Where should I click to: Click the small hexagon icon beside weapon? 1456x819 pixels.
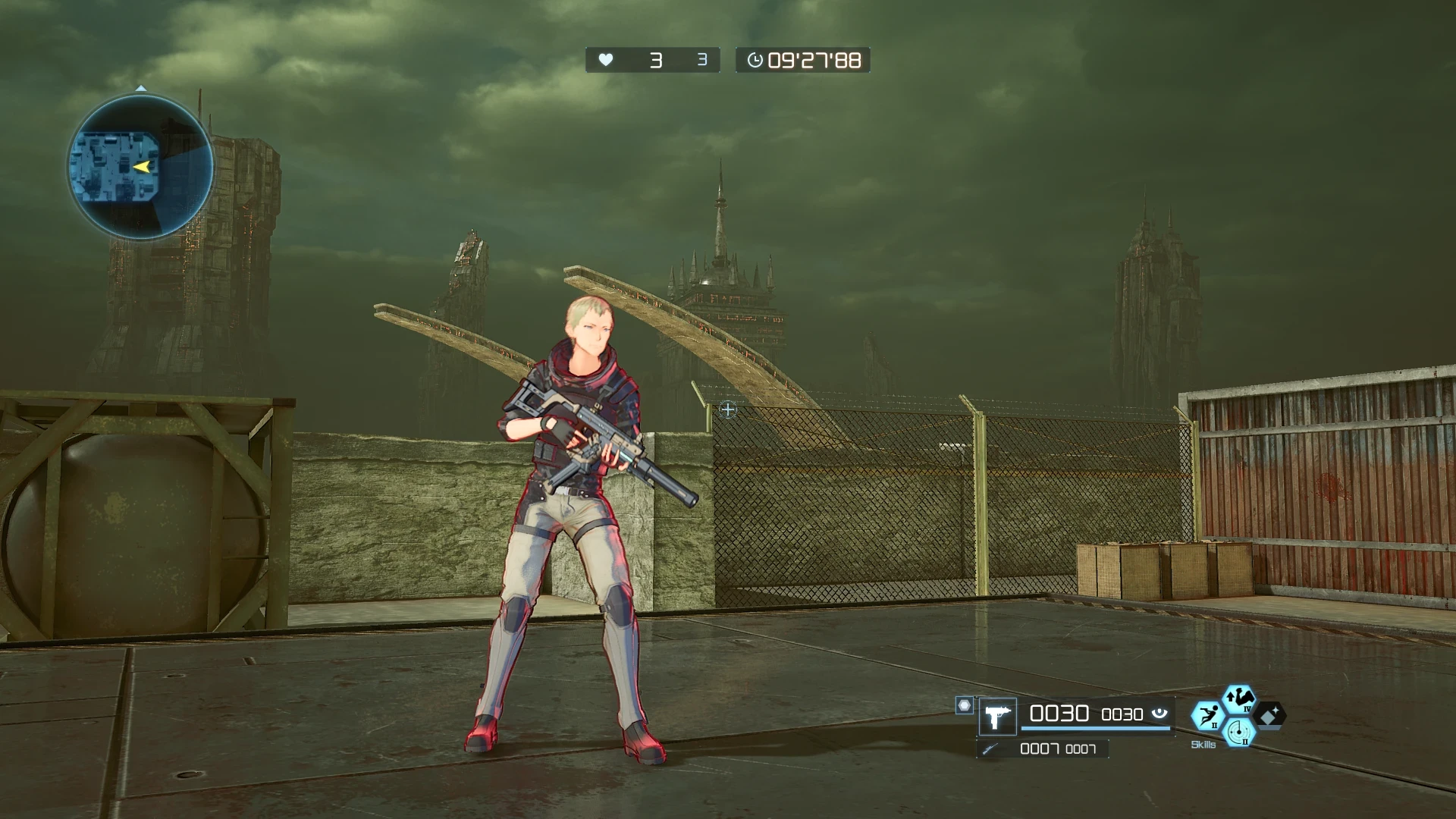(964, 706)
